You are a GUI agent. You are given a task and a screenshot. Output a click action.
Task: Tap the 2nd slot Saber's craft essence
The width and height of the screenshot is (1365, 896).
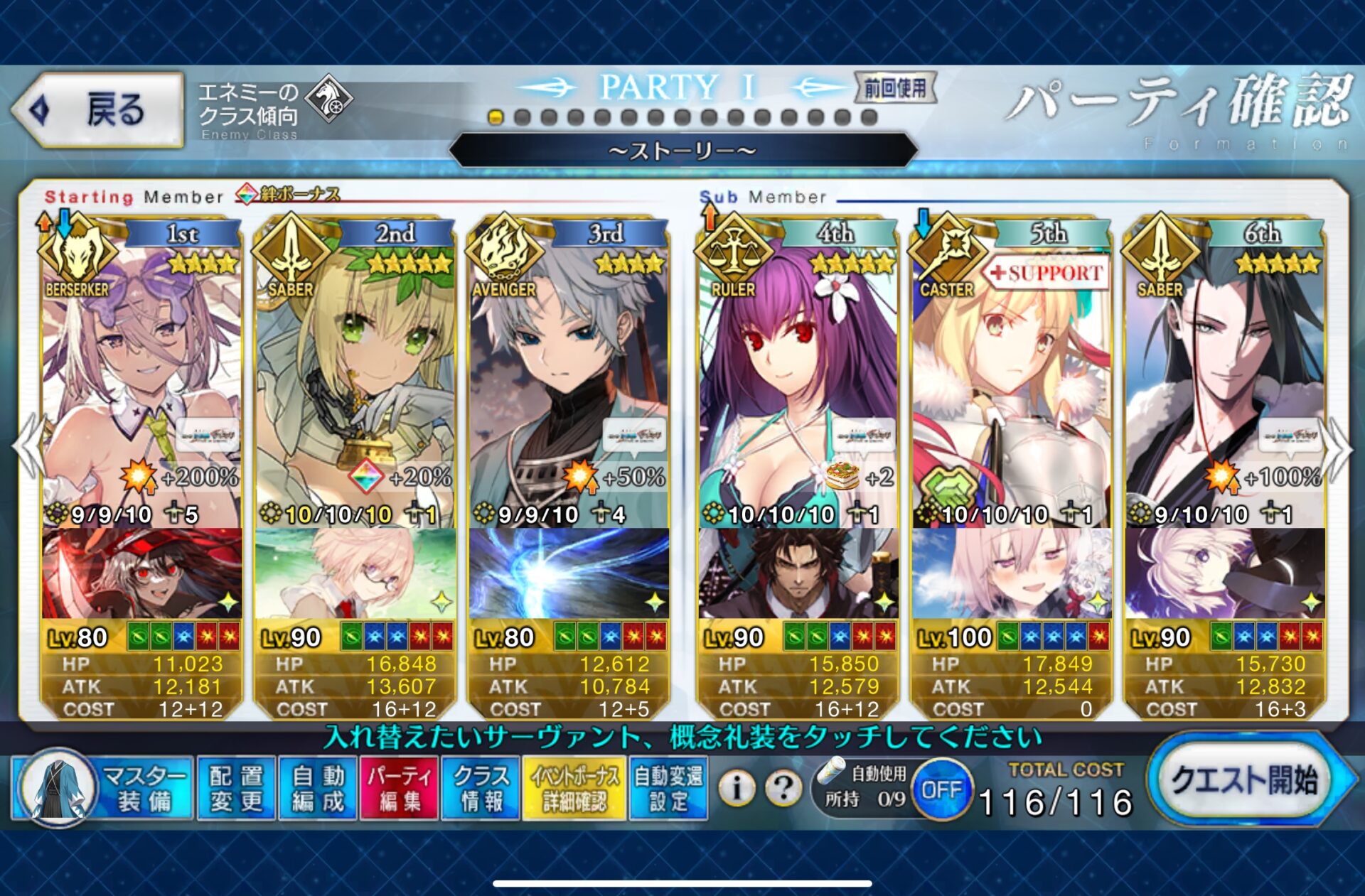(x=355, y=573)
